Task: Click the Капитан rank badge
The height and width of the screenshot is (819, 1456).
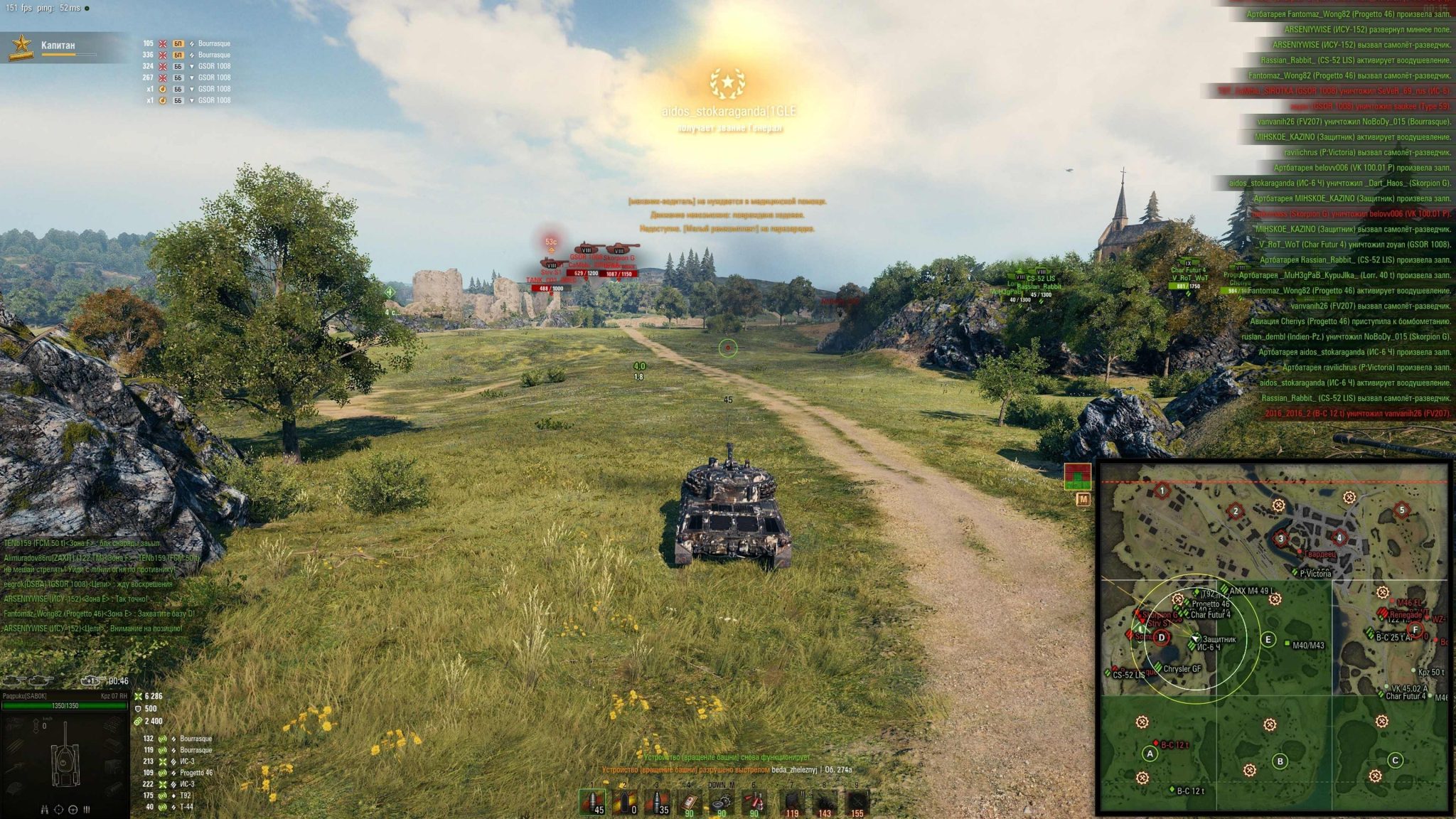Action: [x=21, y=46]
